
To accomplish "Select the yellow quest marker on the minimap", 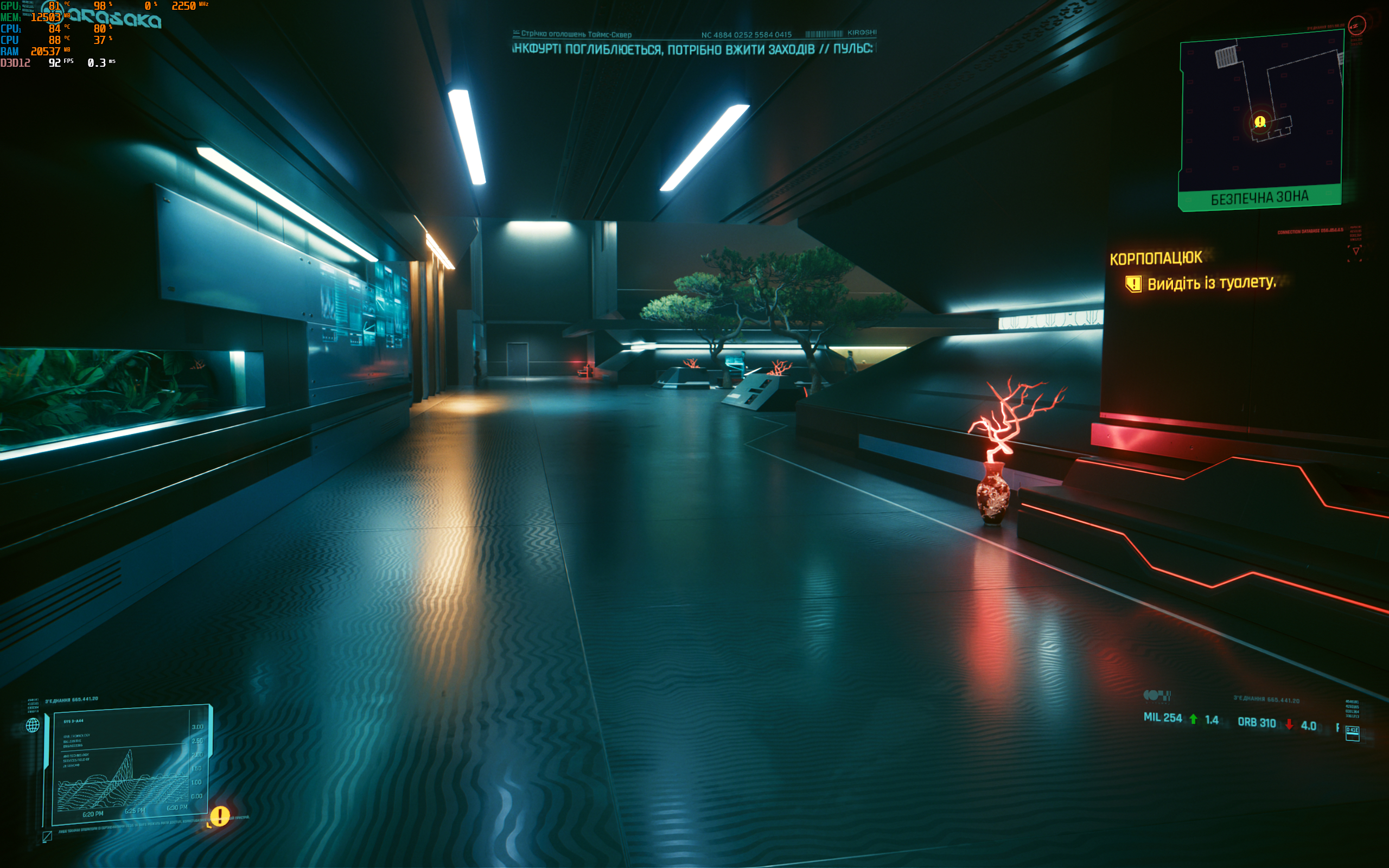I will pyautogui.click(x=1260, y=122).
